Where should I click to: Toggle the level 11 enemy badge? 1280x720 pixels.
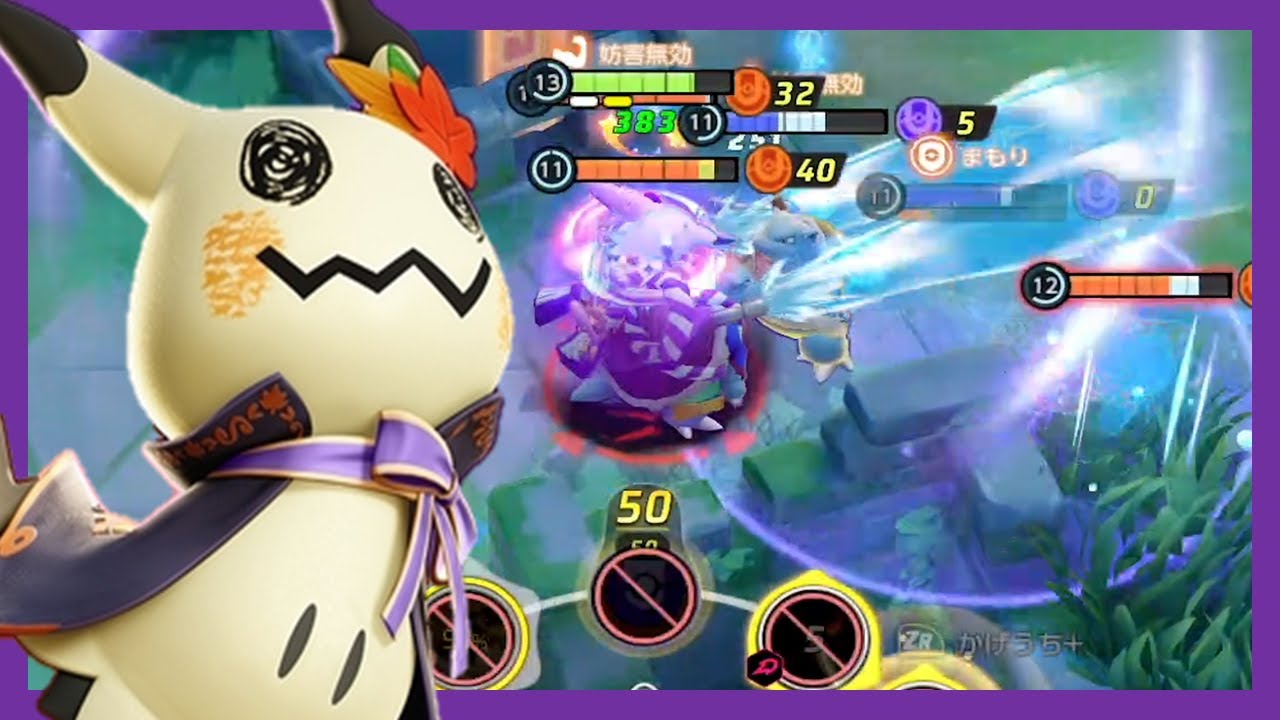pyautogui.click(x=701, y=122)
